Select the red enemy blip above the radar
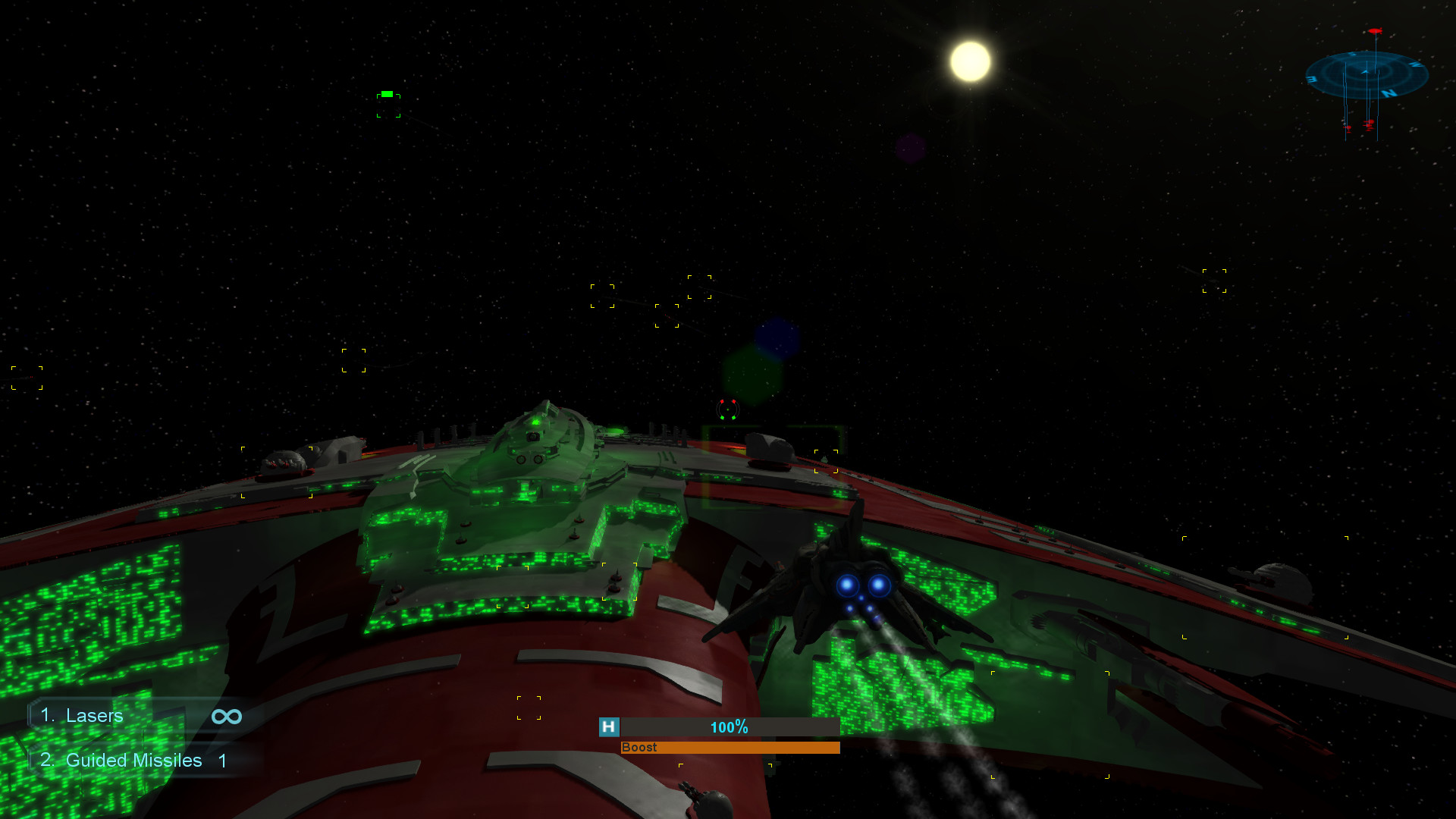The width and height of the screenshot is (1456, 819). click(1375, 31)
